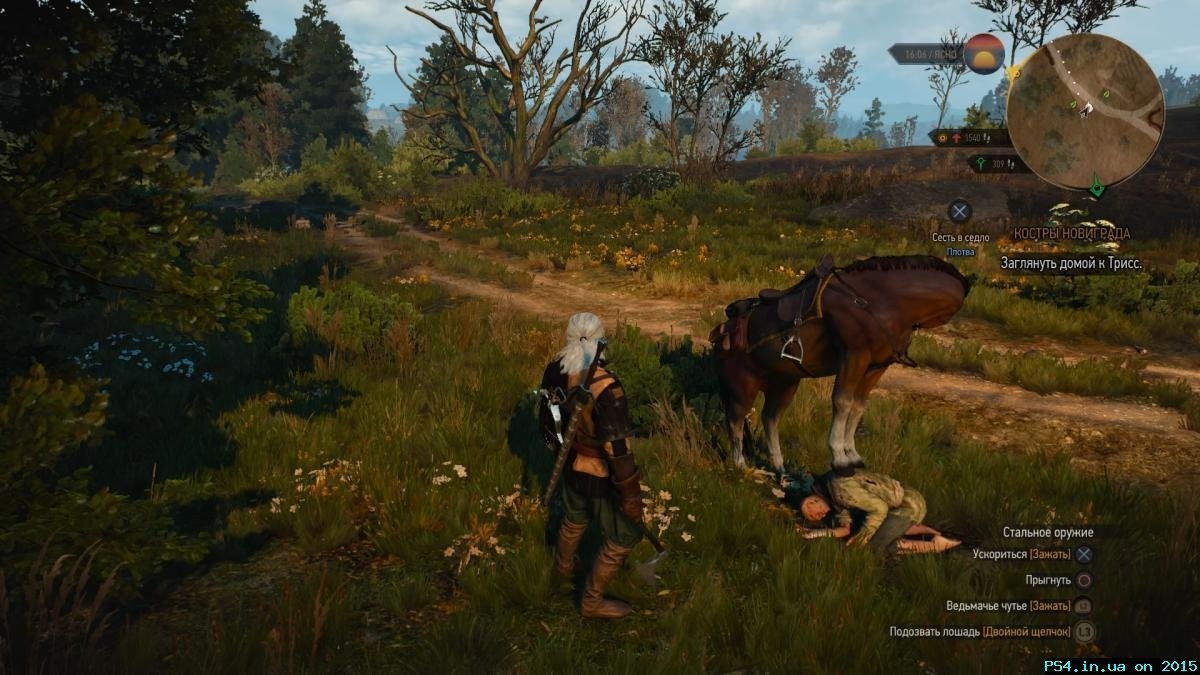Select the quest title Костры Новиграда
Viewport: 1200px width, 675px height.
(x=1071, y=233)
